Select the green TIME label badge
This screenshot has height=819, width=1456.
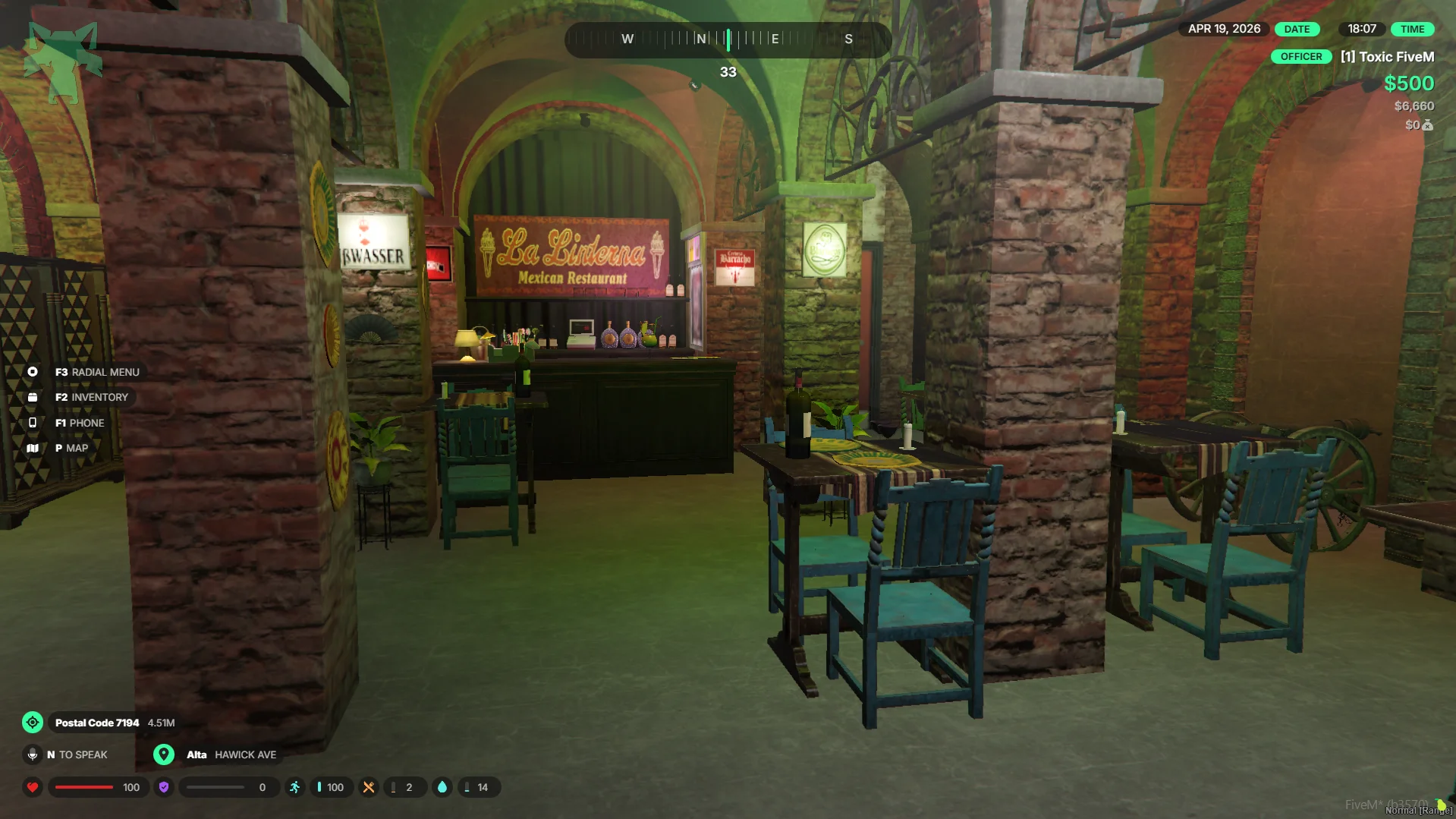click(x=1412, y=29)
